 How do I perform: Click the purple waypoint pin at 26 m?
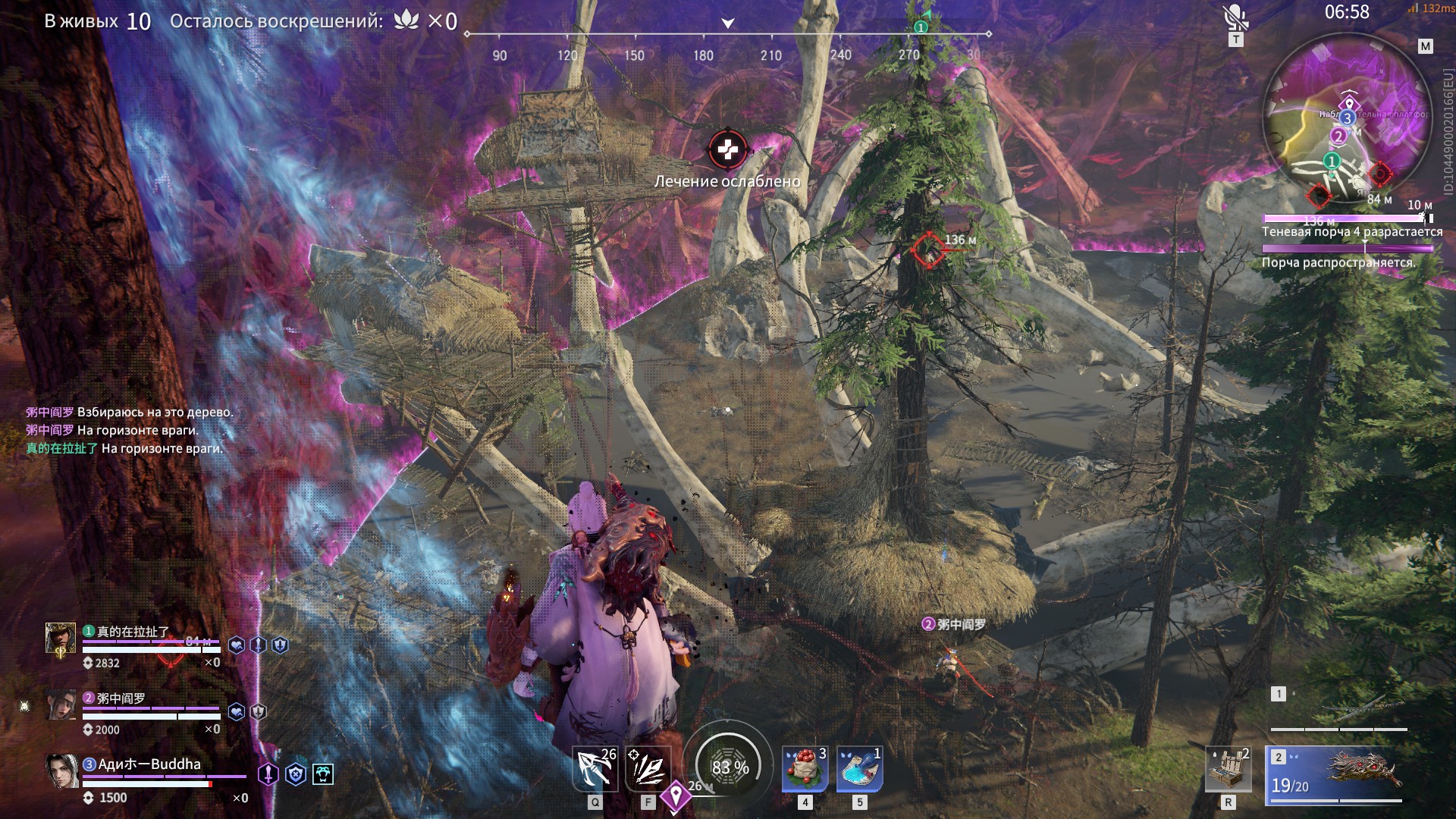click(675, 796)
